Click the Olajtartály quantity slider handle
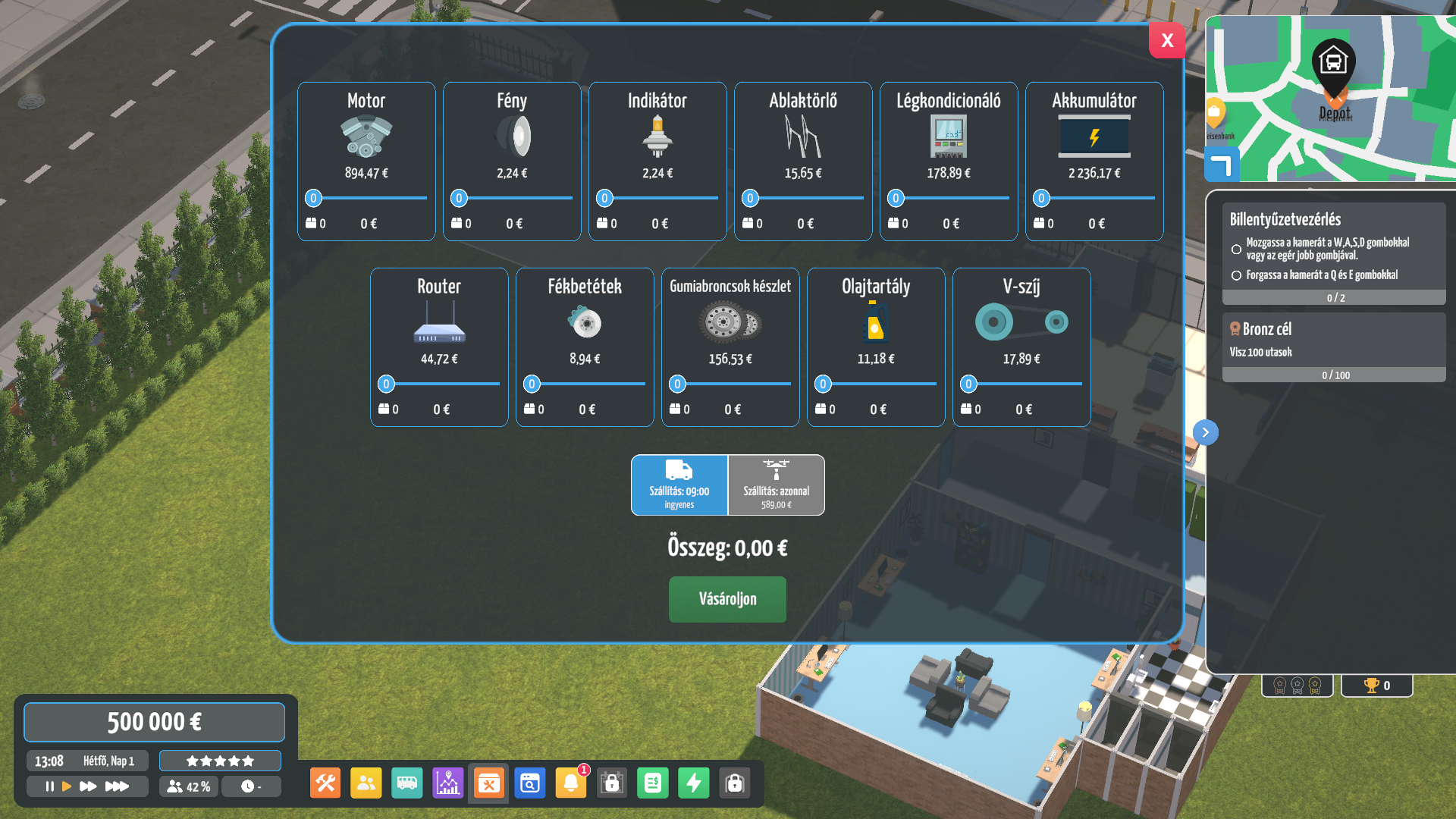Viewport: 1456px width, 819px height. click(823, 384)
